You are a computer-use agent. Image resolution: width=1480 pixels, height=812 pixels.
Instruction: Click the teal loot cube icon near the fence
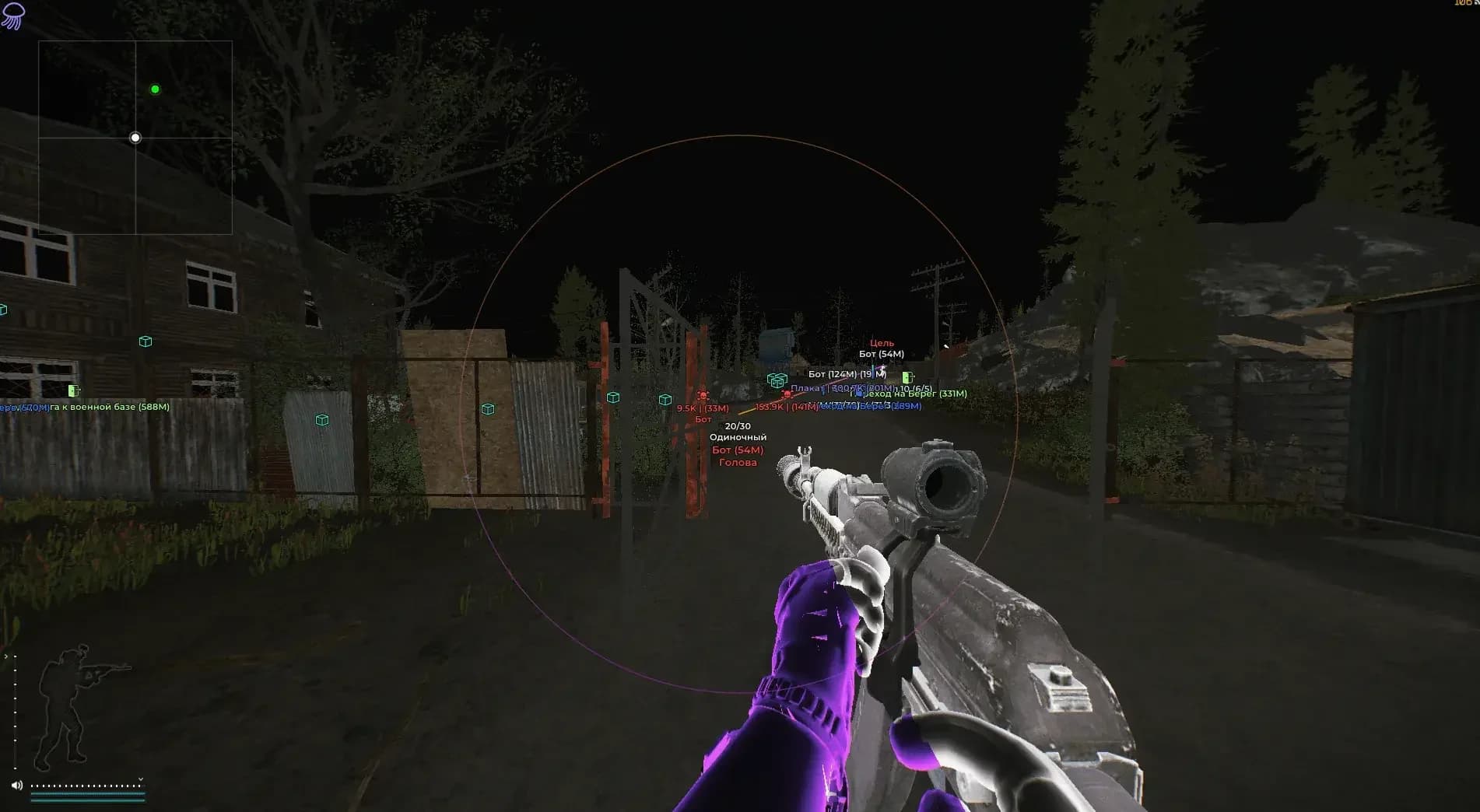click(x=489, y=408)
